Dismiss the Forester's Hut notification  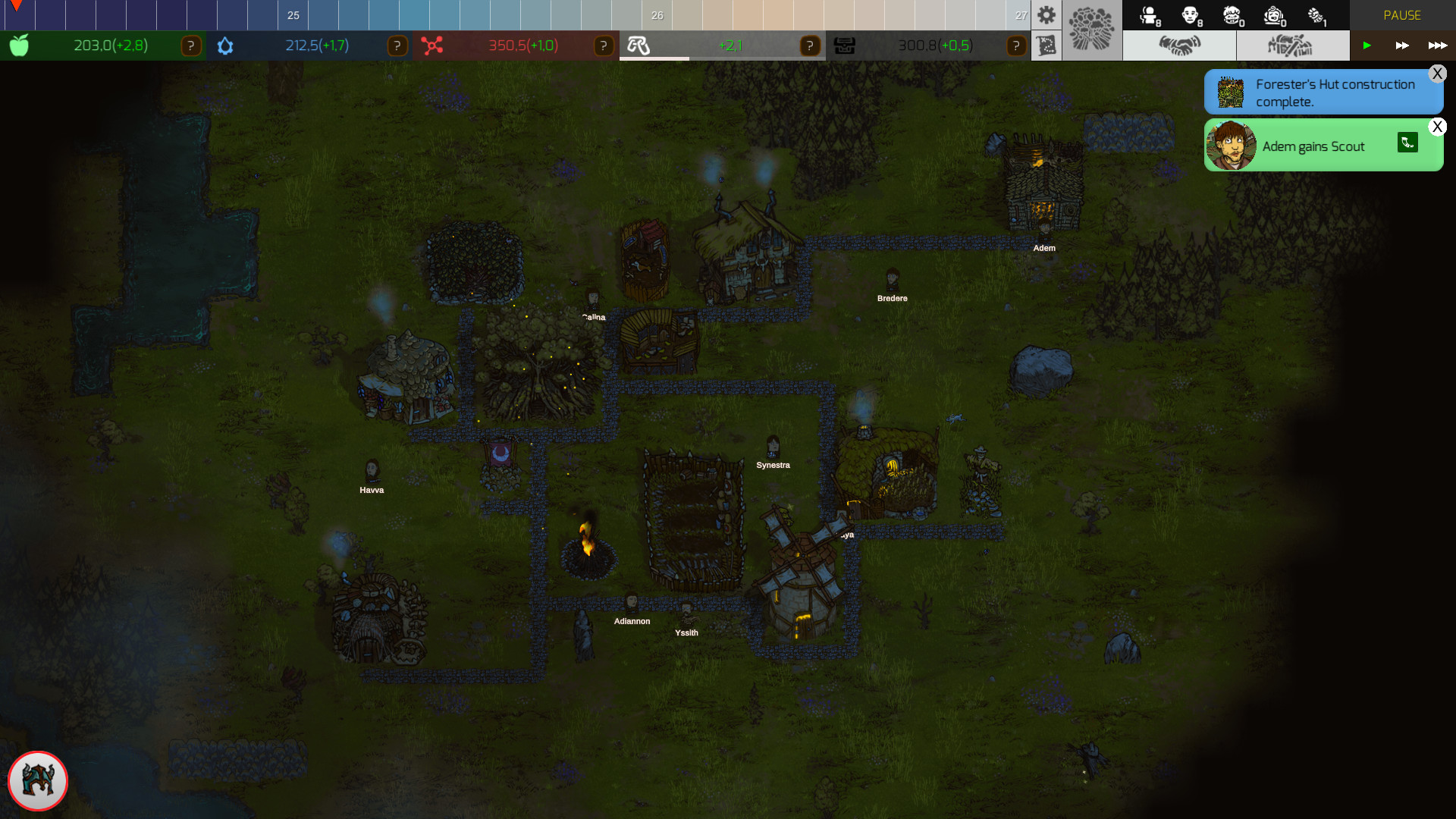[1438, 73]
